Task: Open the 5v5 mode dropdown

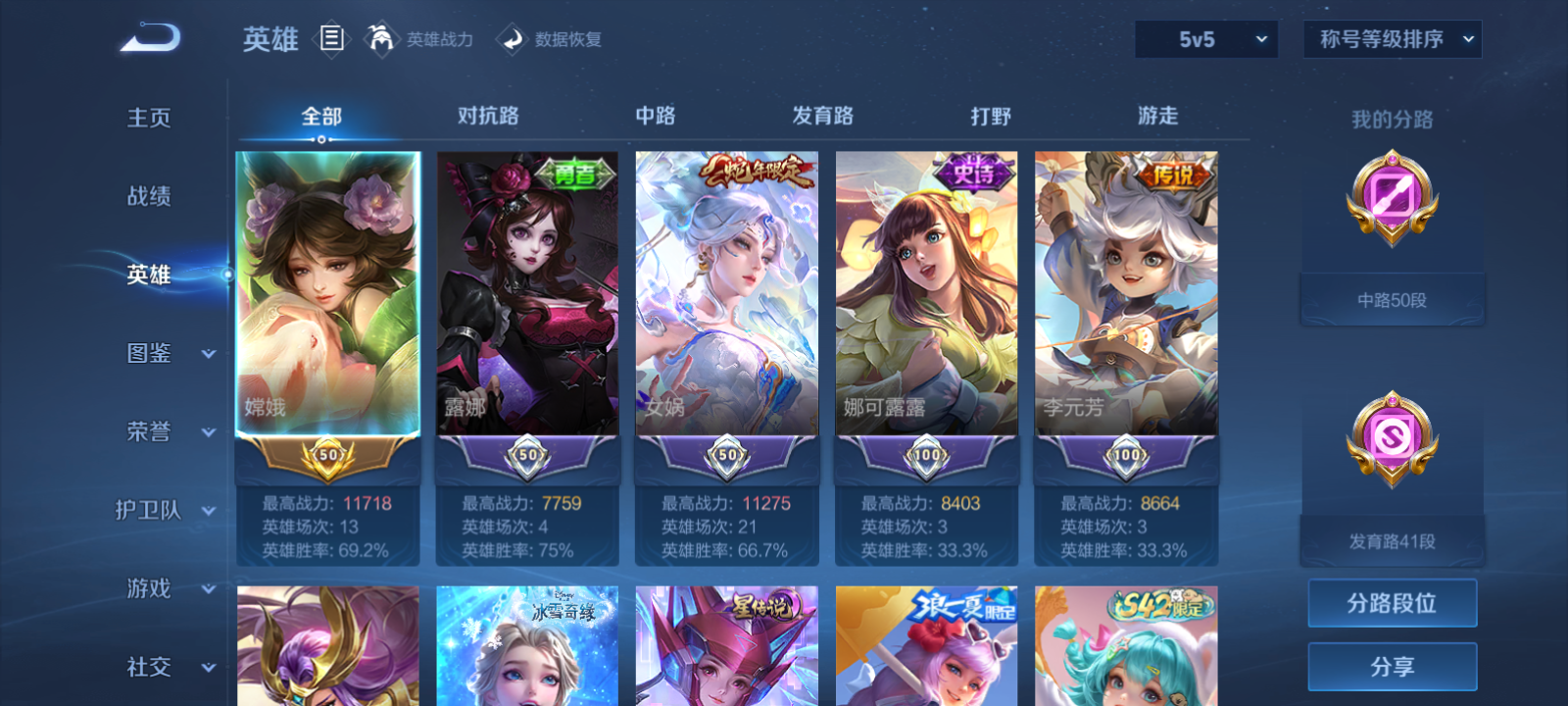Action: click(1206, 40)
